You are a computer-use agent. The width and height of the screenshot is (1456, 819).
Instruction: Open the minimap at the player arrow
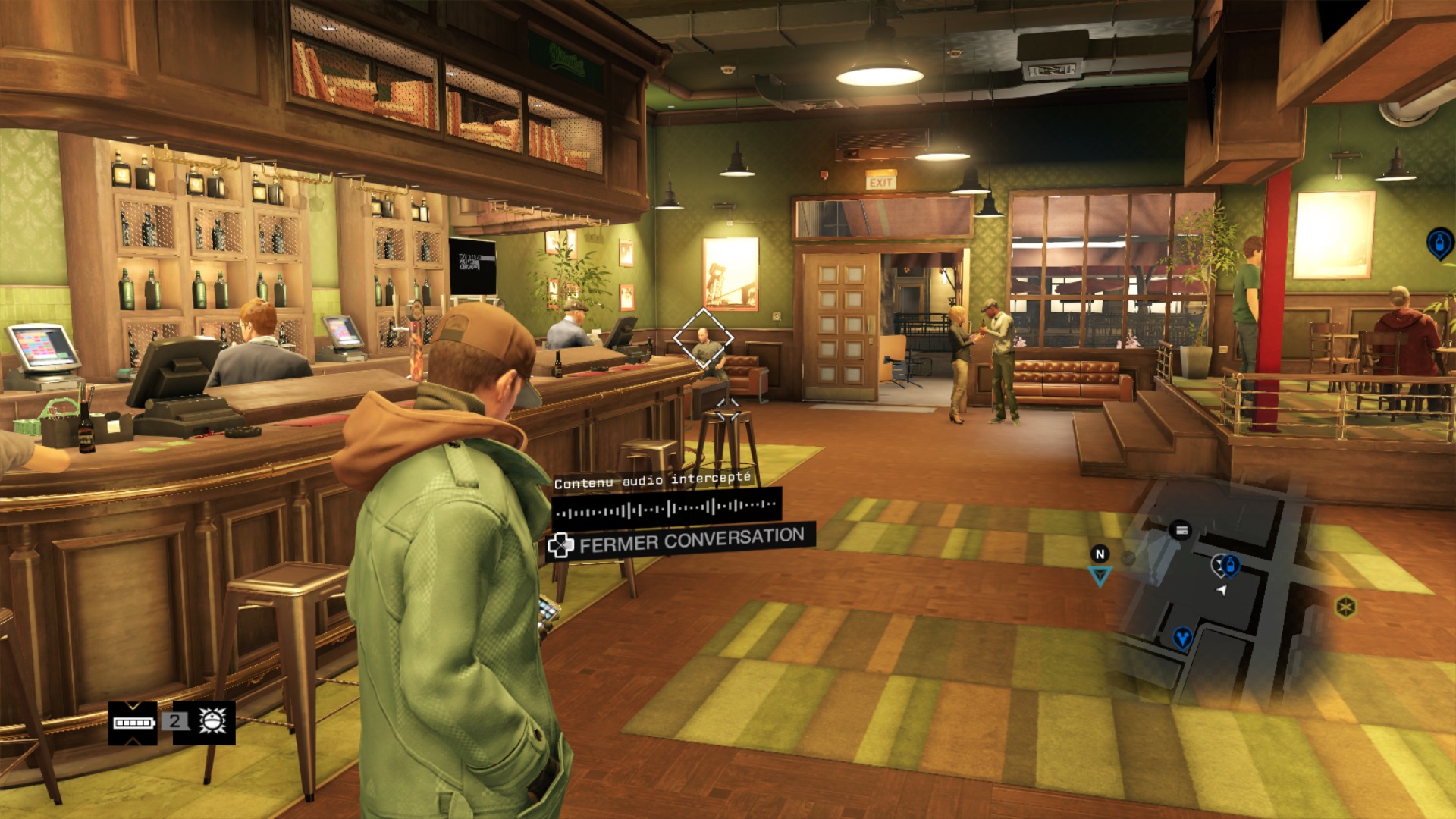coord(1221,590)
